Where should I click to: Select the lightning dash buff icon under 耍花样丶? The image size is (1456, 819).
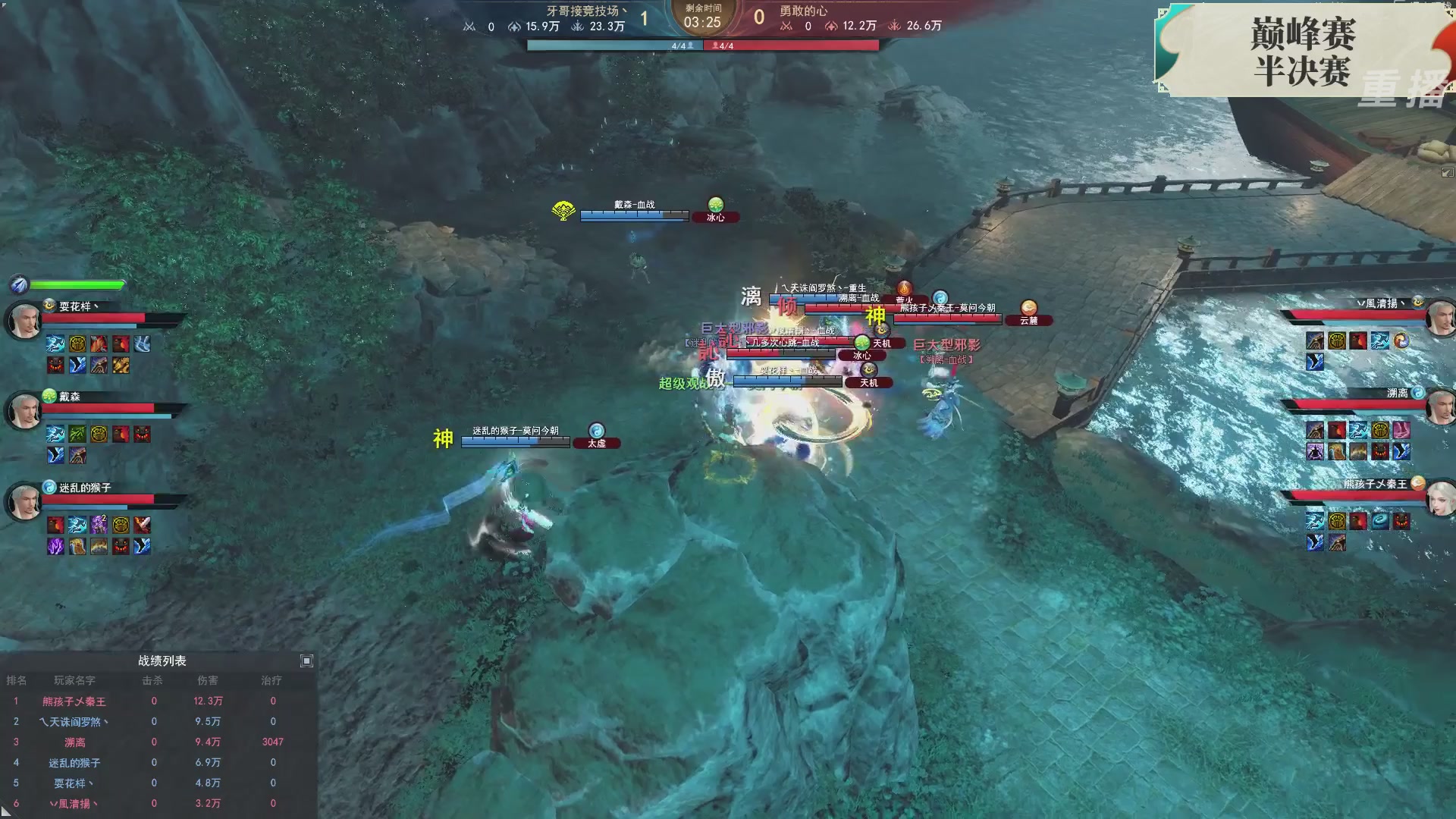(x=55, y=344)
